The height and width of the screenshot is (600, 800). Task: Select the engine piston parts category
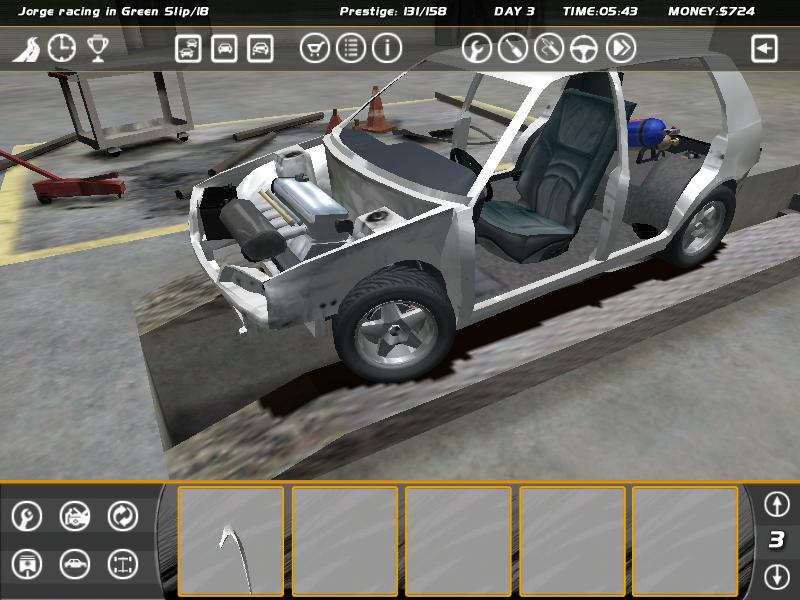pyautogui.click(x=27, y=564)
